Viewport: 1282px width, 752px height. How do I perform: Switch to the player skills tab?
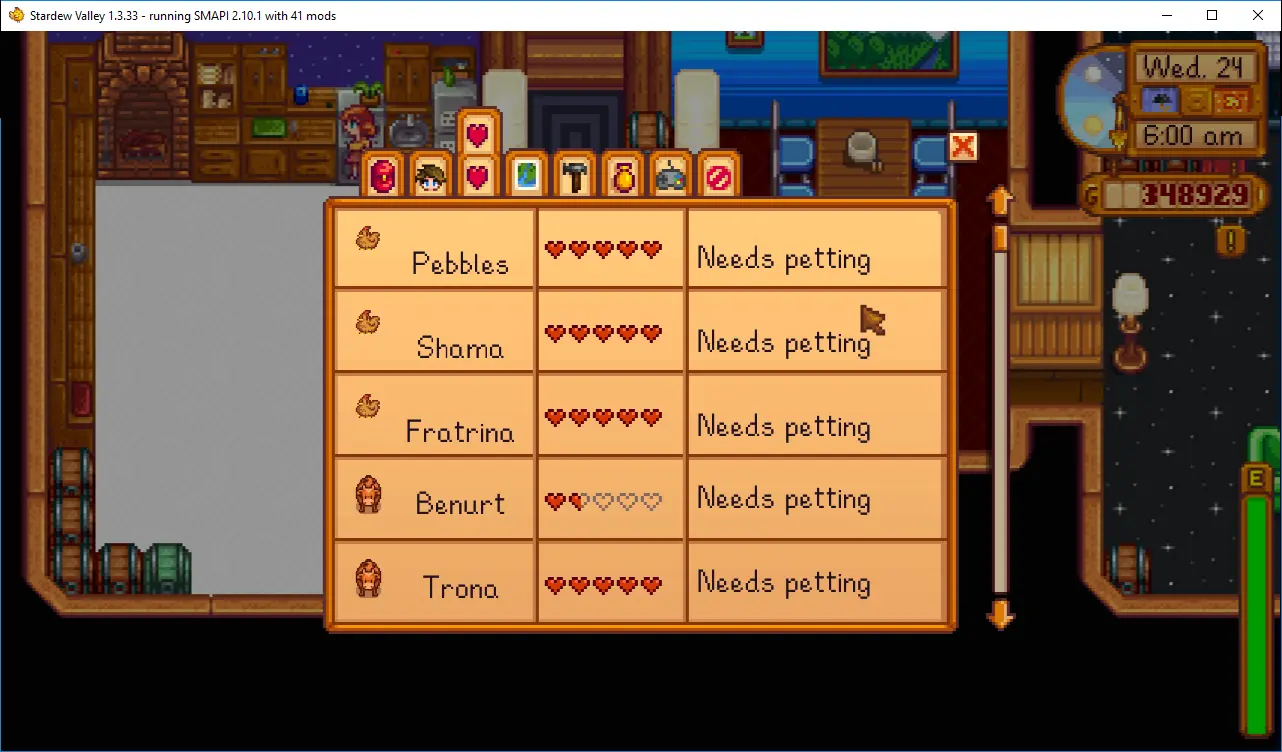click(431, 178)
